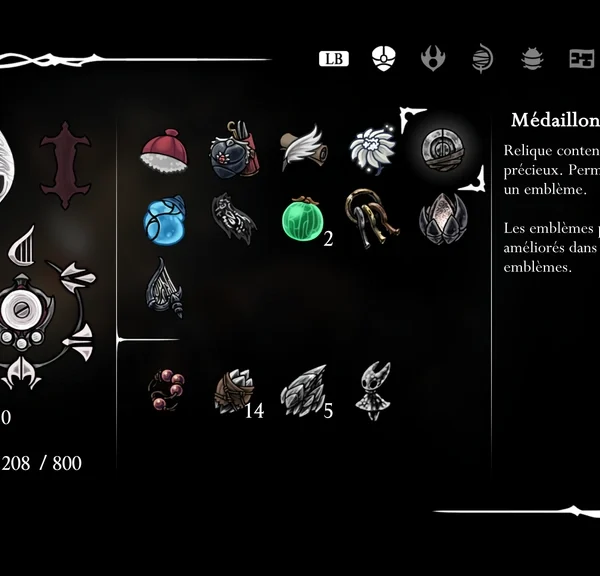Open the bug journal tab
The width and height of the screenshot is (600, 576).
(532, 58)
